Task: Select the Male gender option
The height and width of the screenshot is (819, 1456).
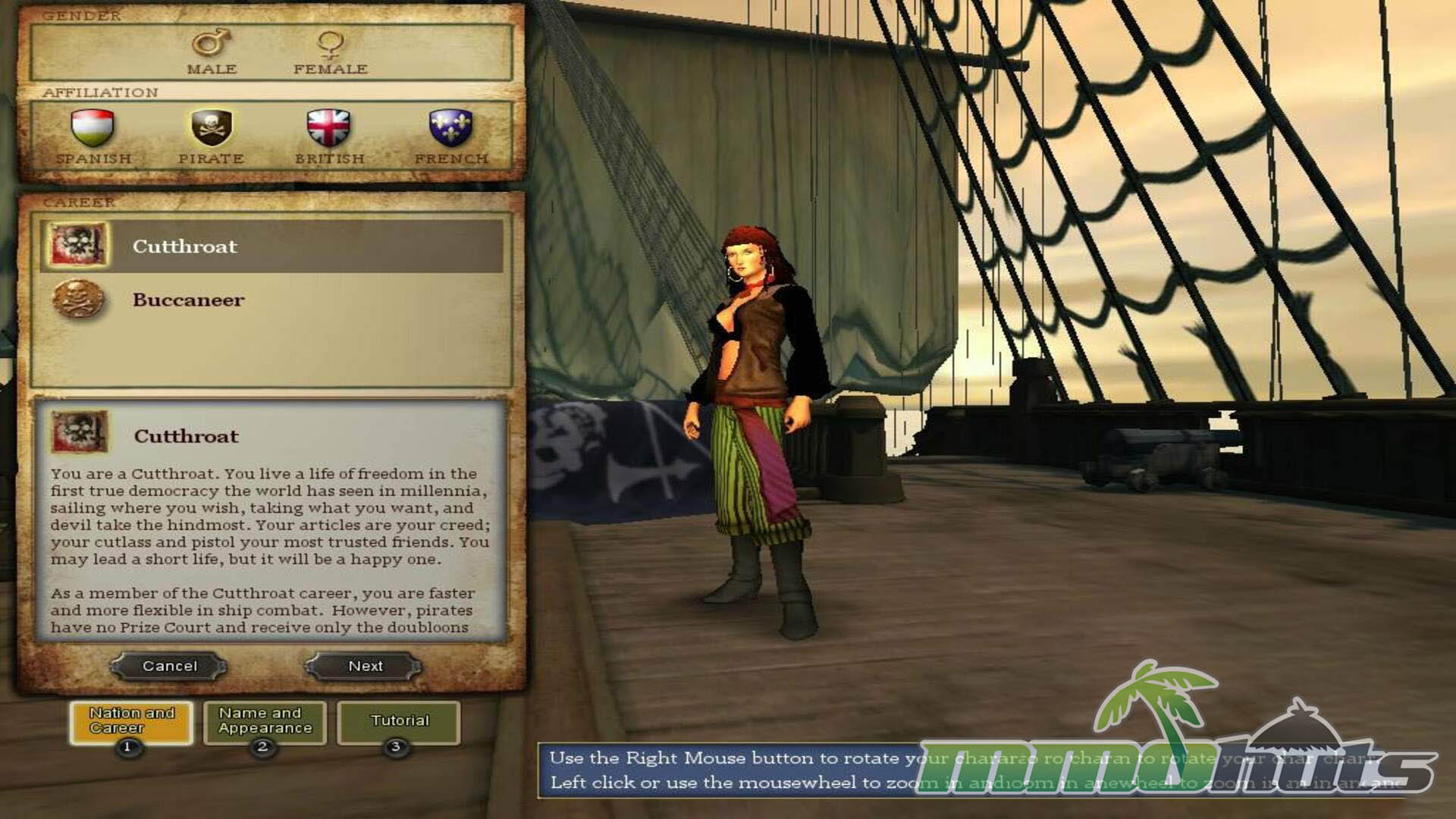Action: [212, 52]
